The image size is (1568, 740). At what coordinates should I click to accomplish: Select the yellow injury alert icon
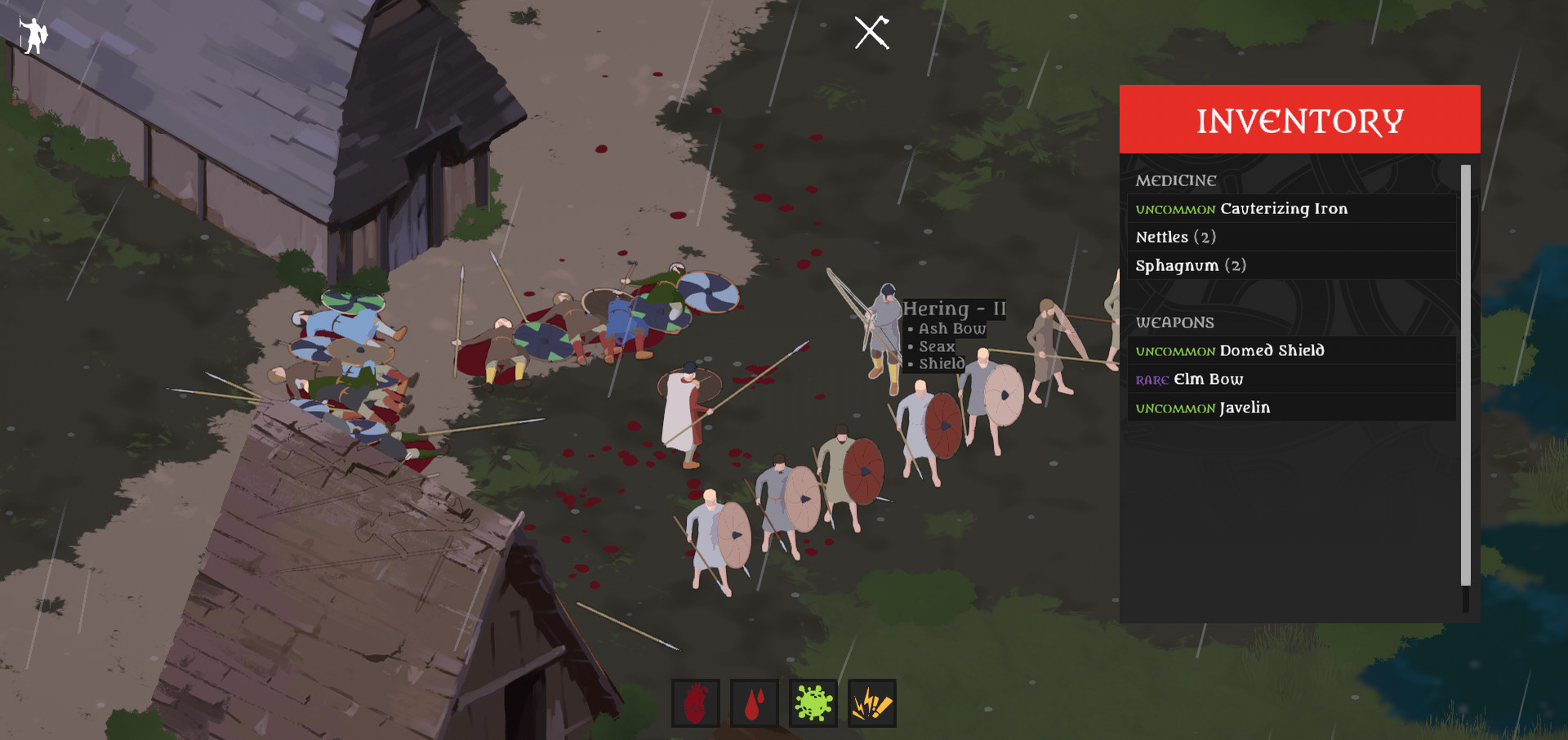[x=871, y=702]
